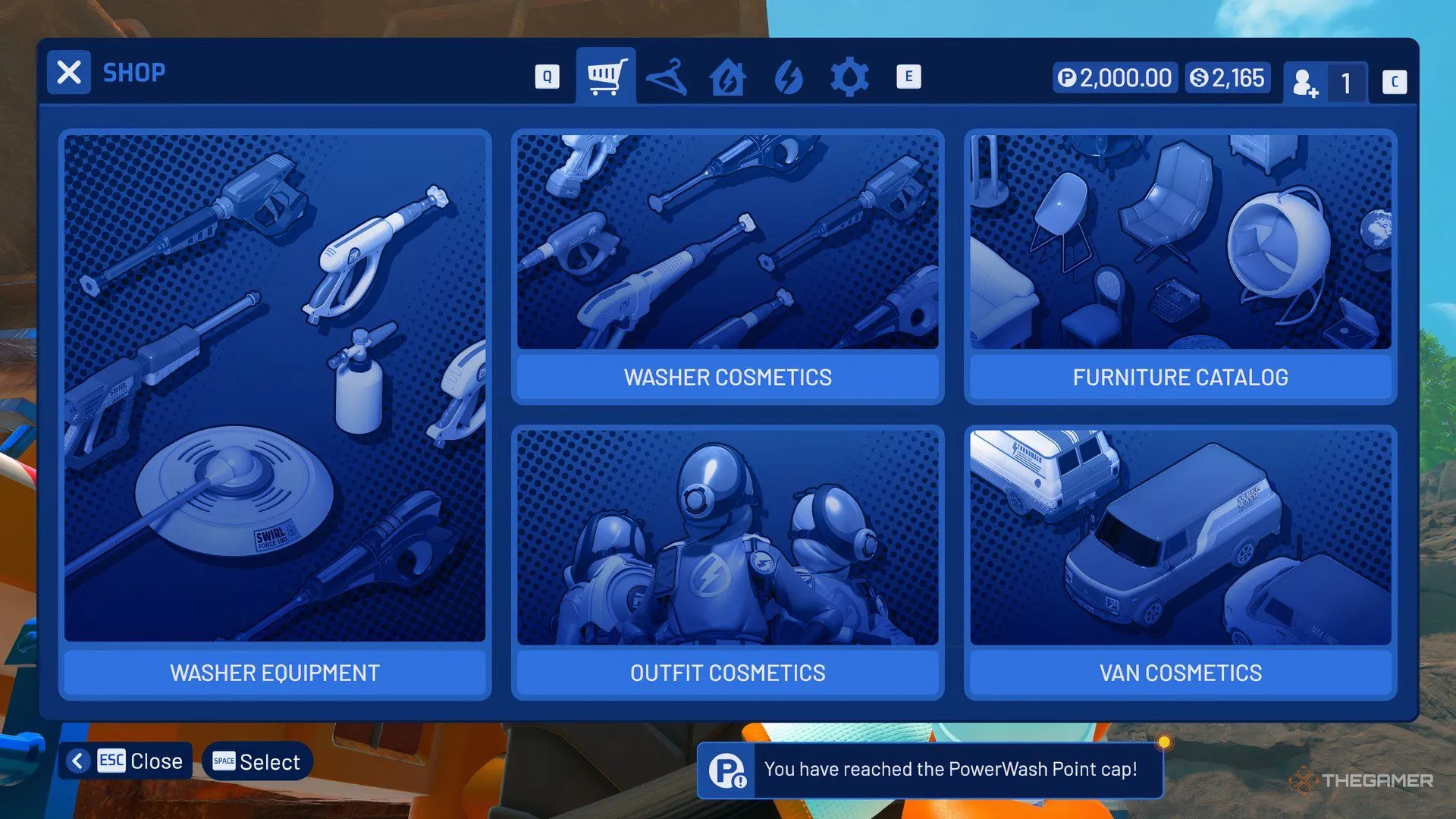Open the Van Cosmetics category
Viewport: 1456px width, 819px height.
(x=1180, y=673)
